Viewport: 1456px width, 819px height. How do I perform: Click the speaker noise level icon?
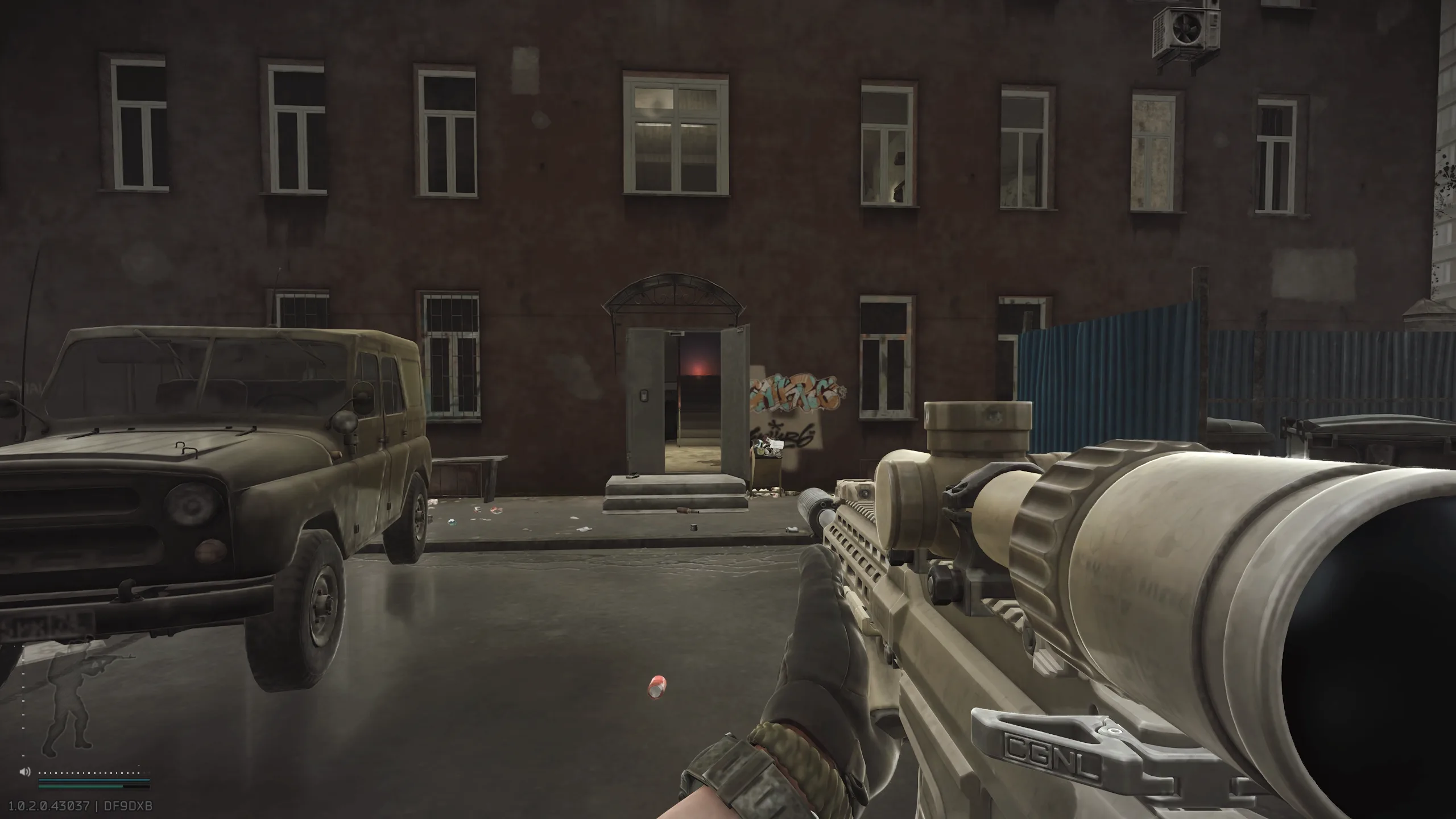24,772
